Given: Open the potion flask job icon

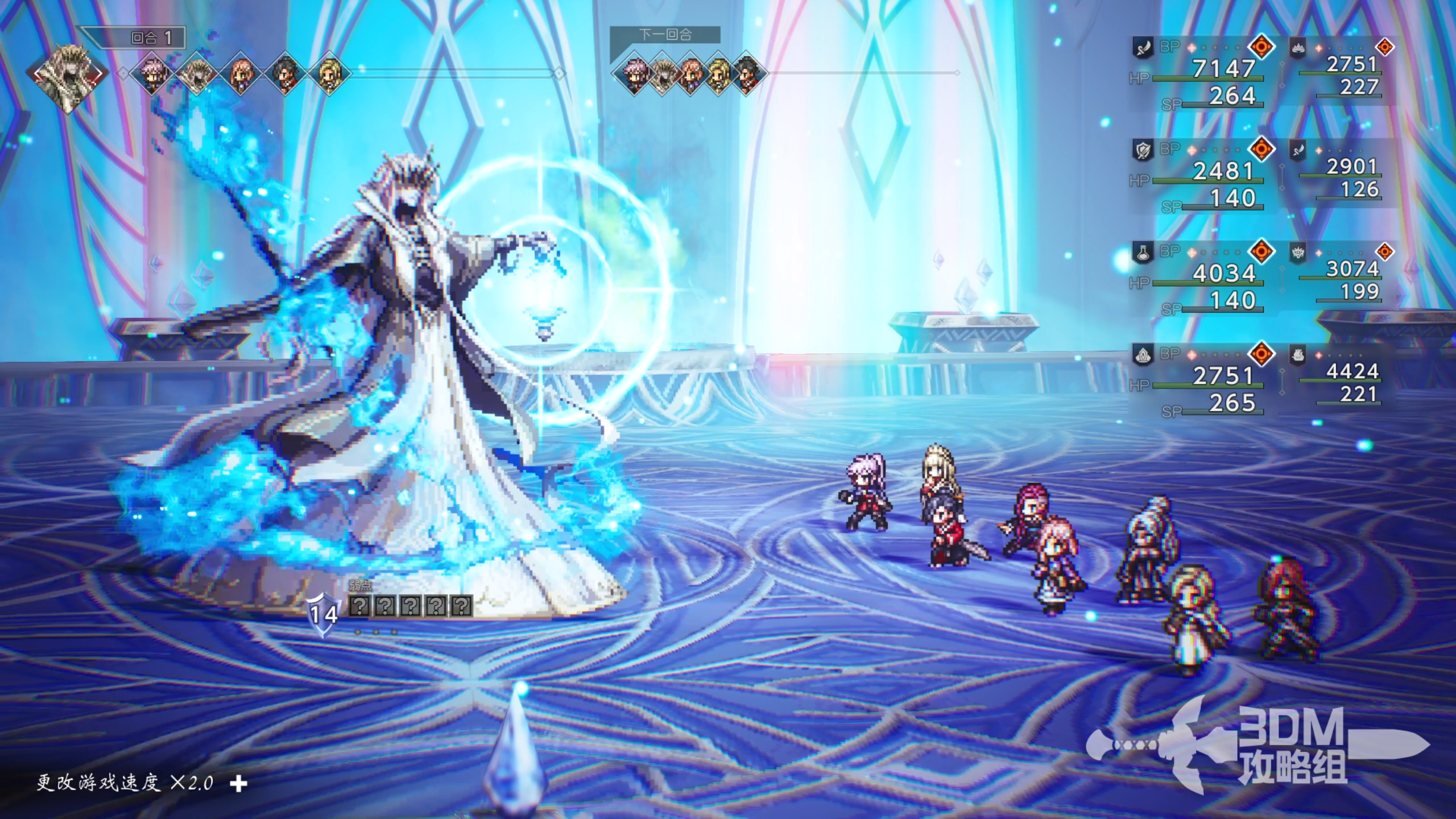Looking at the screenshot, I should click(x=1143, y=253).
